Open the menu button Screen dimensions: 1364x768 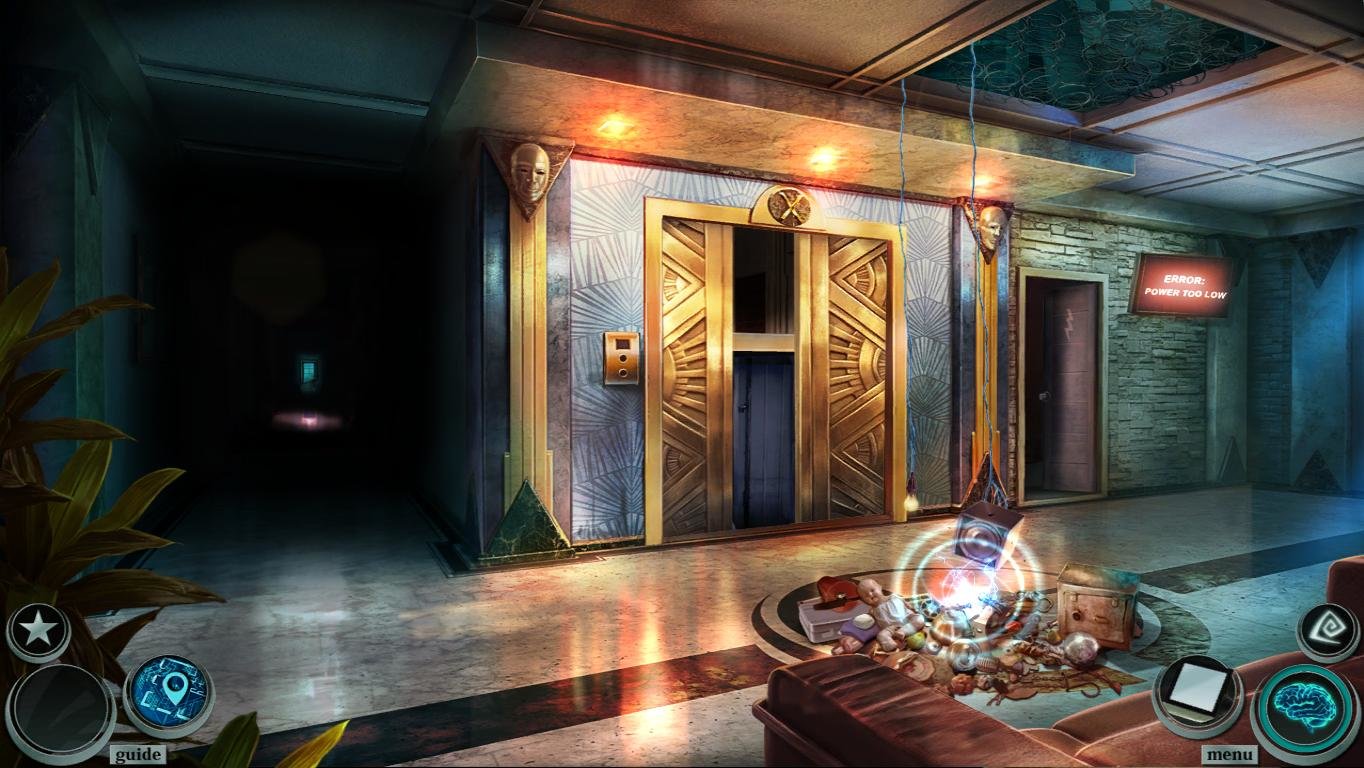pos(1229,754)
